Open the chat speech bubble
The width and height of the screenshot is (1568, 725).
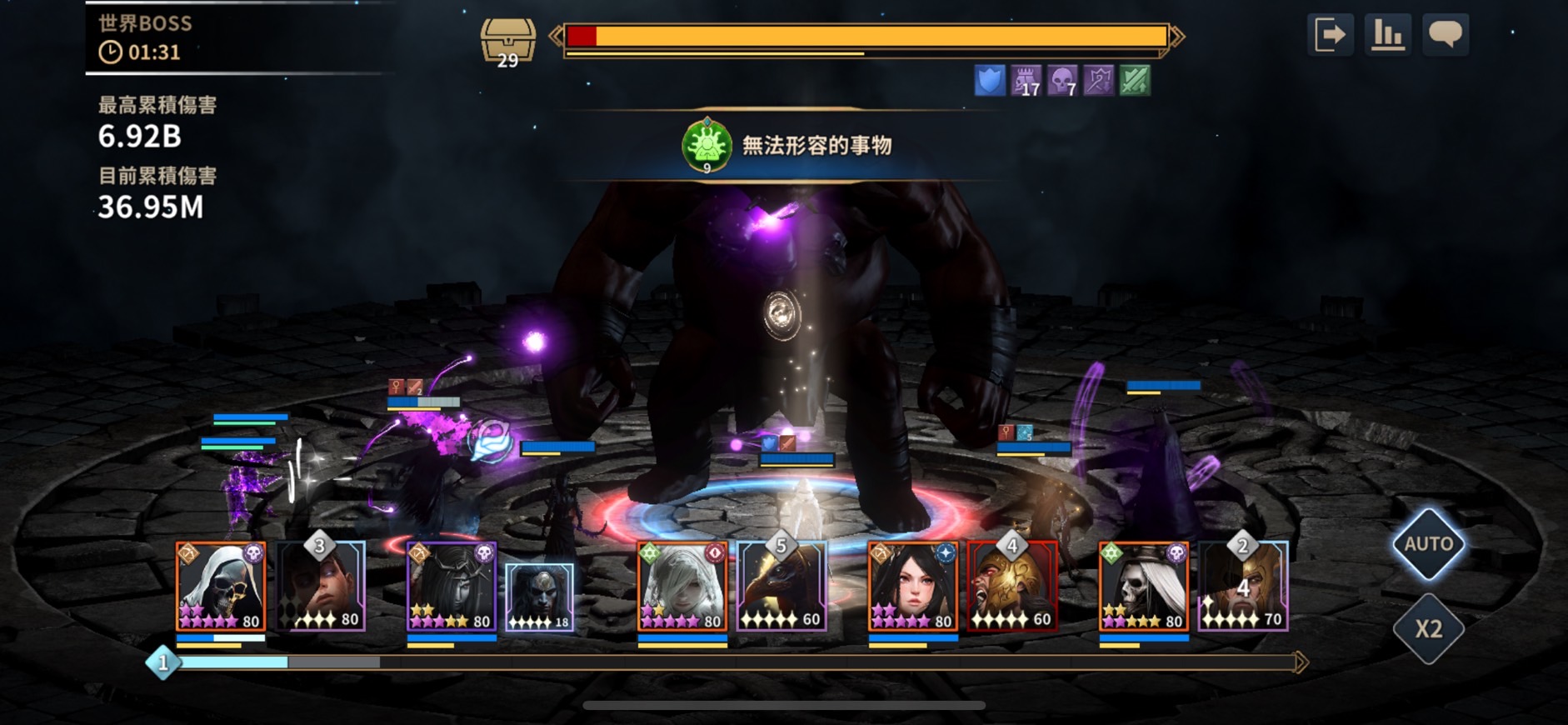pyautogui.click(x=1446, y=35)
